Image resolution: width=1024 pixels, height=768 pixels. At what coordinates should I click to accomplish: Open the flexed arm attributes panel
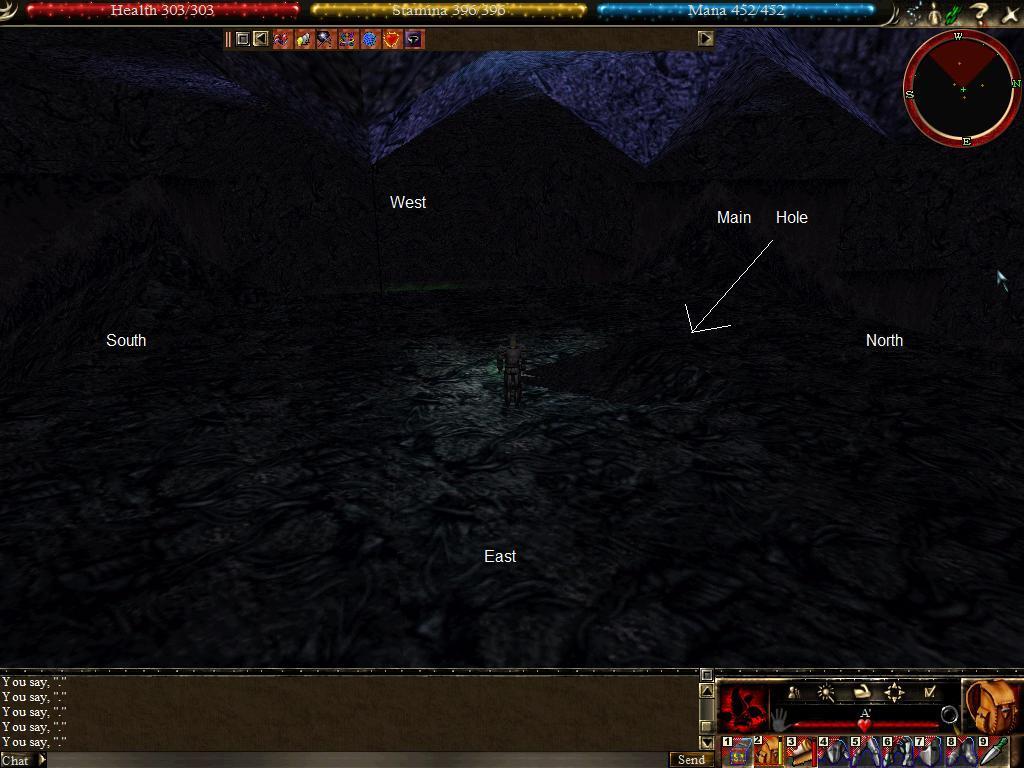[x=861, y=692]
